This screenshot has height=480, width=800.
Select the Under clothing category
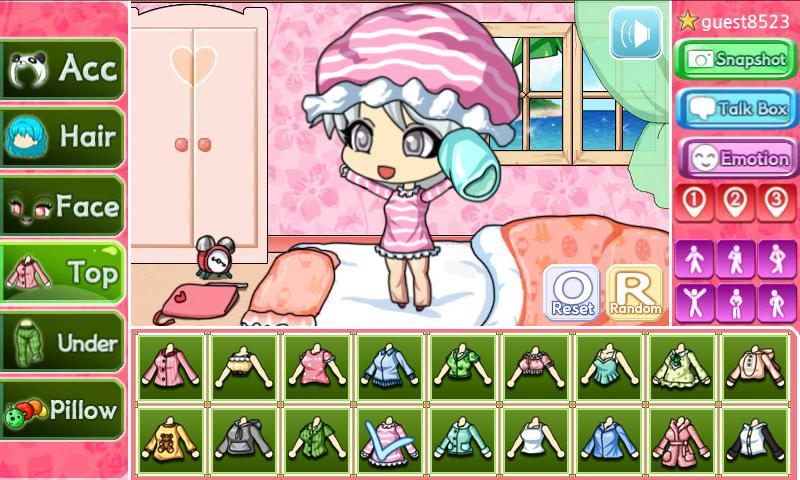62,343
